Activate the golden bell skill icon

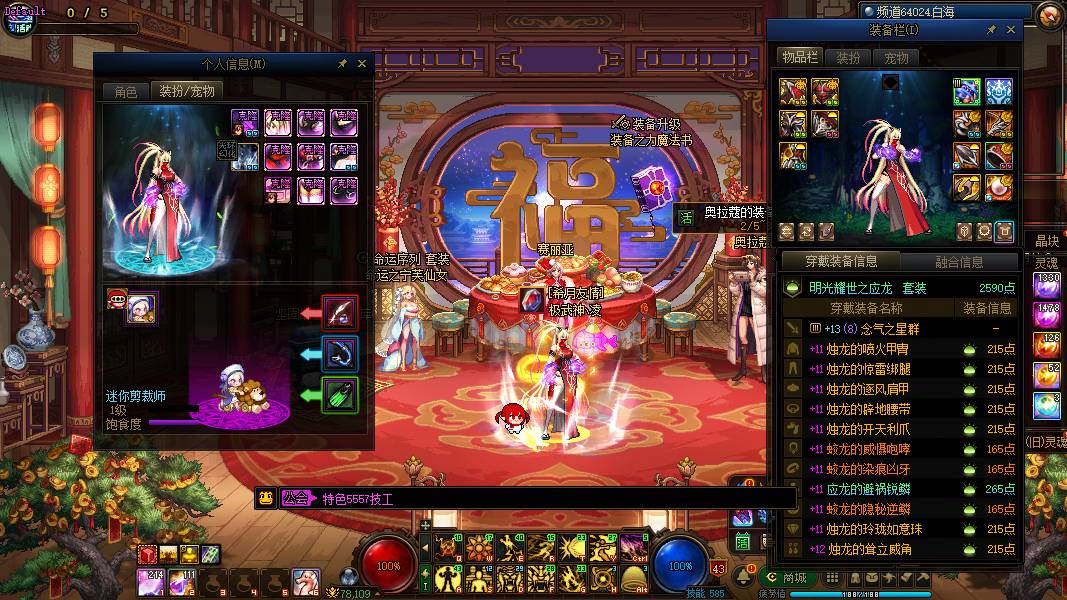tap(632, 577)
